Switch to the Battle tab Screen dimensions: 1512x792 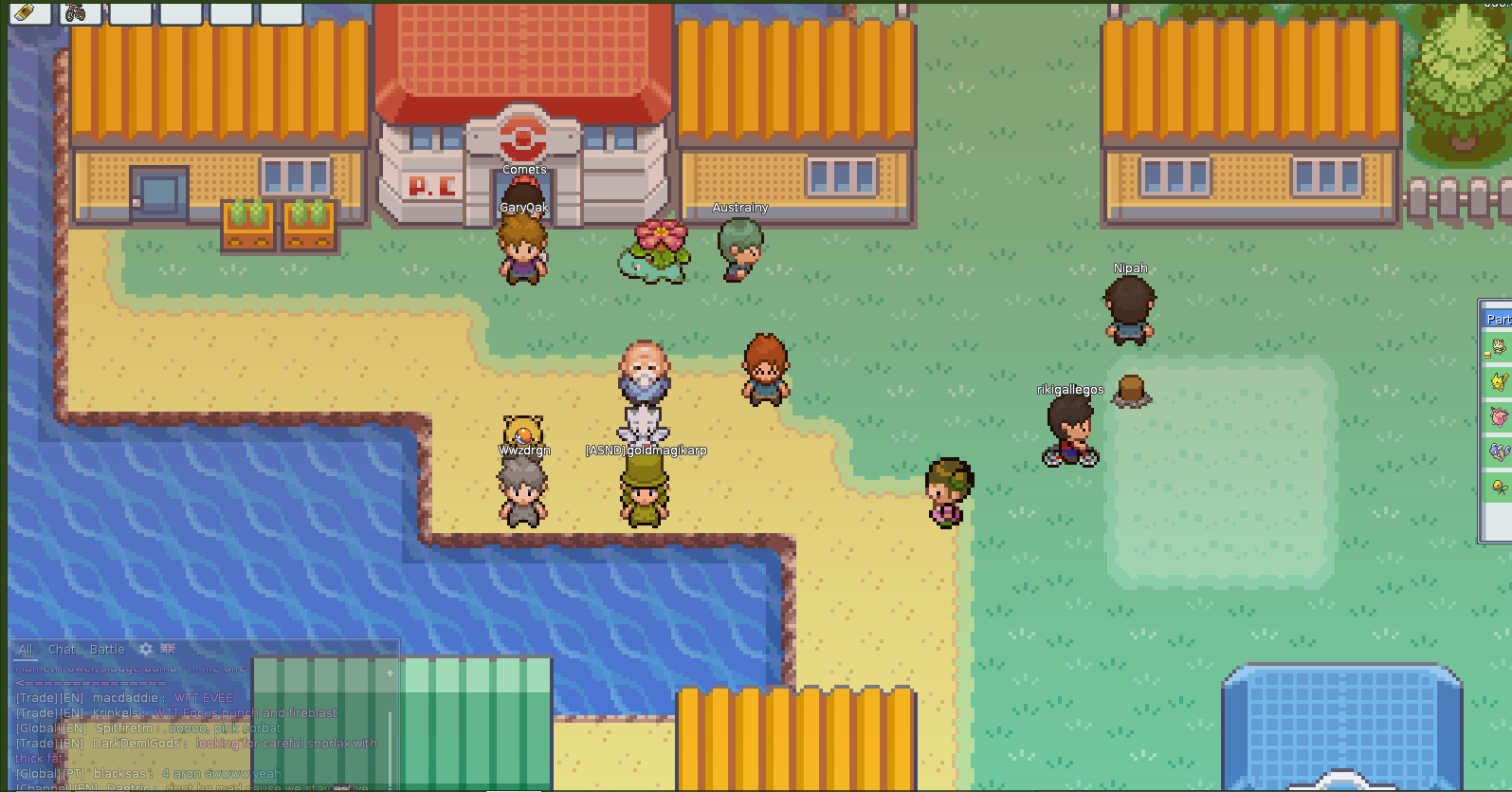point(107,649)
